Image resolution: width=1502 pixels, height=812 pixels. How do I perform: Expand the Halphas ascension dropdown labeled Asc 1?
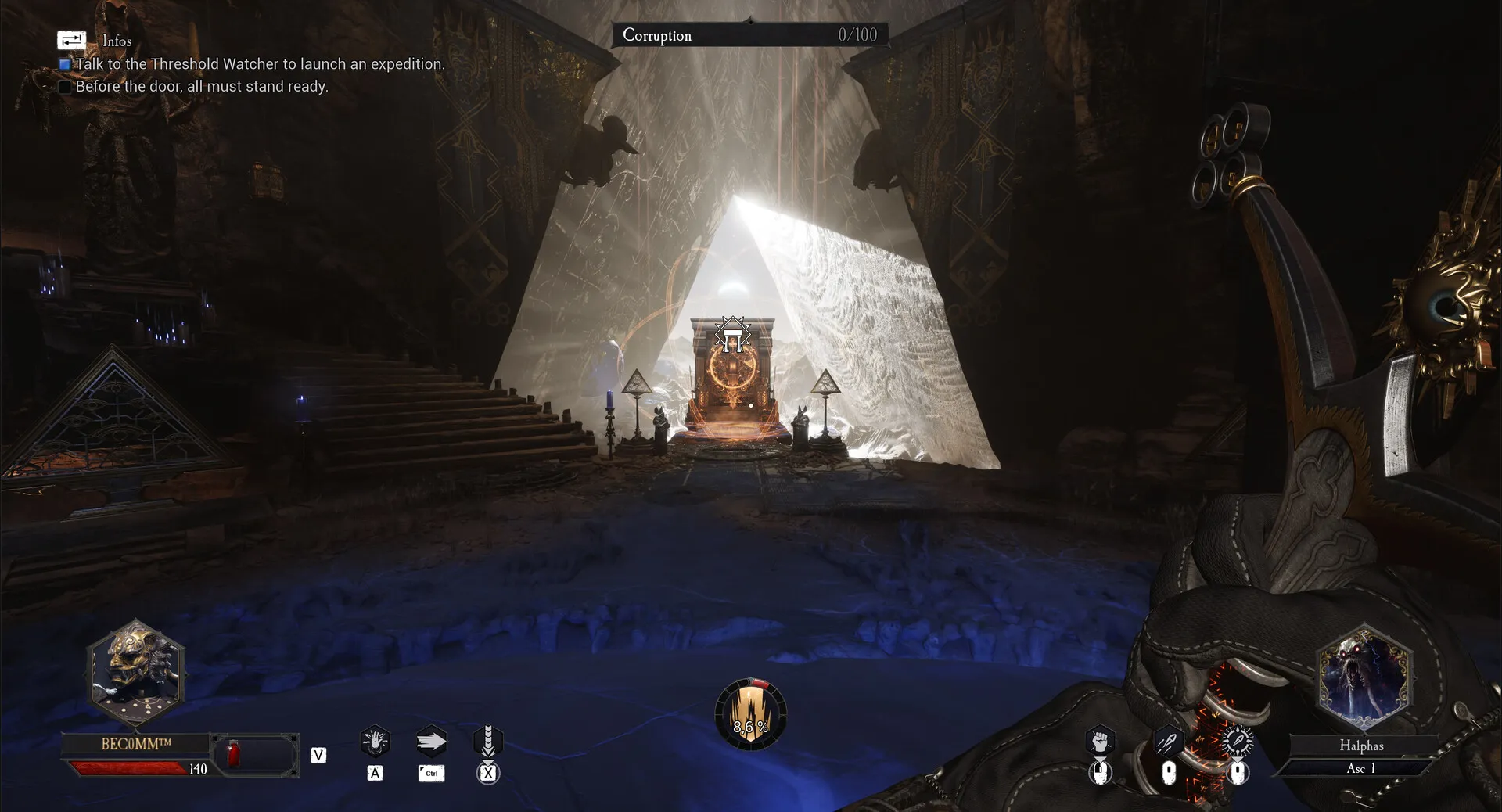click(x=1362, y=769)
